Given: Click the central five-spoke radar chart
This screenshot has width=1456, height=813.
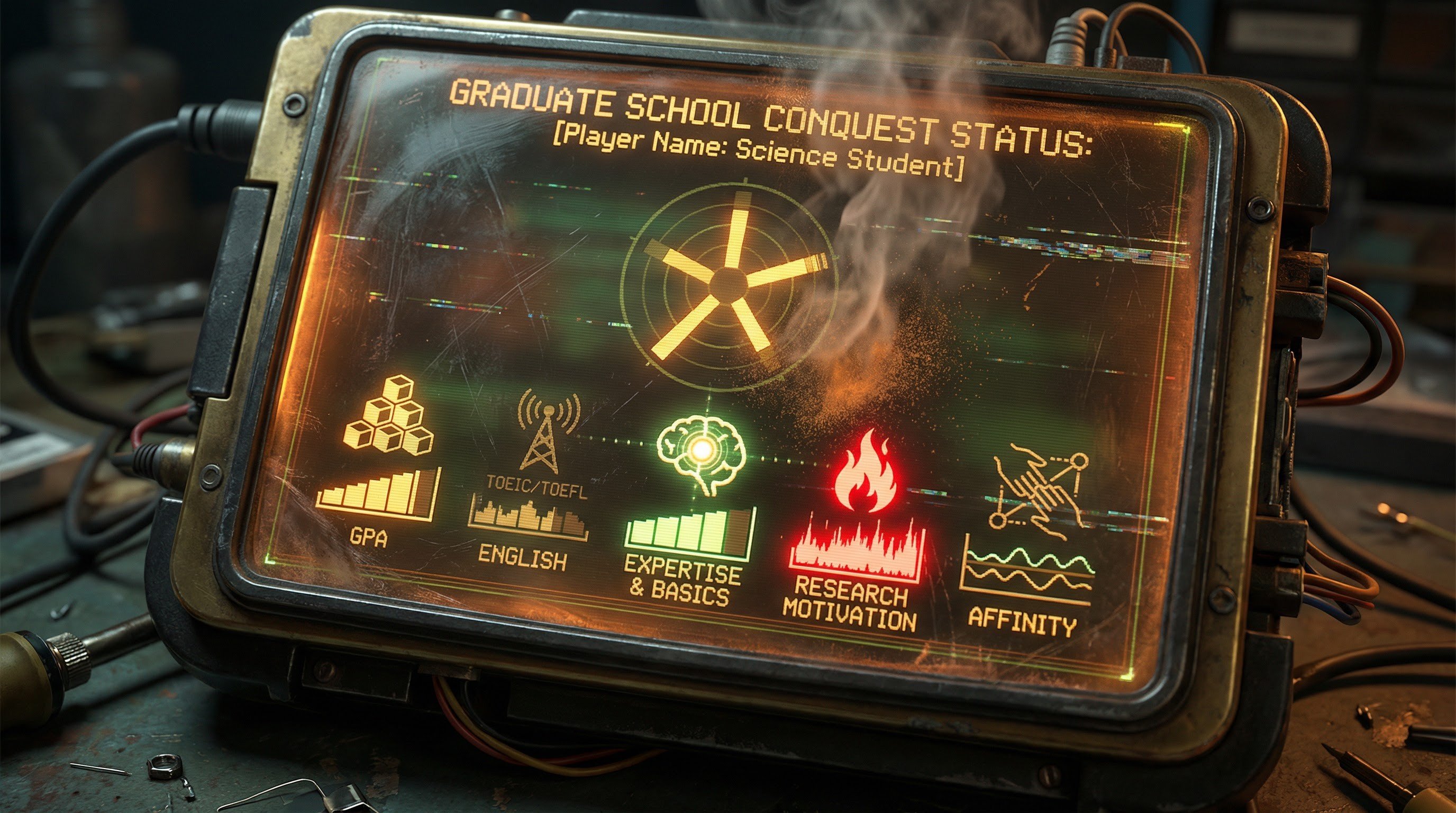Looking at the screenshot, I should point(729,281).
